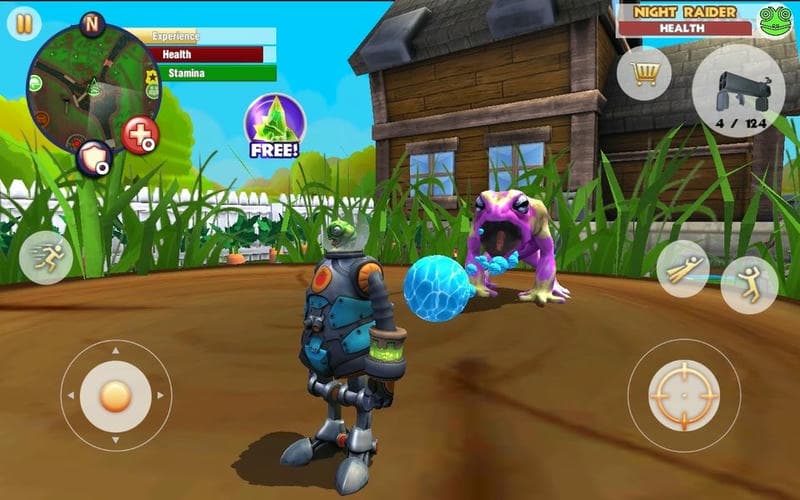Open the circular minimap
Image resolution: width=800 pixels, height=500 pixels.
click(x=90, y=86)
